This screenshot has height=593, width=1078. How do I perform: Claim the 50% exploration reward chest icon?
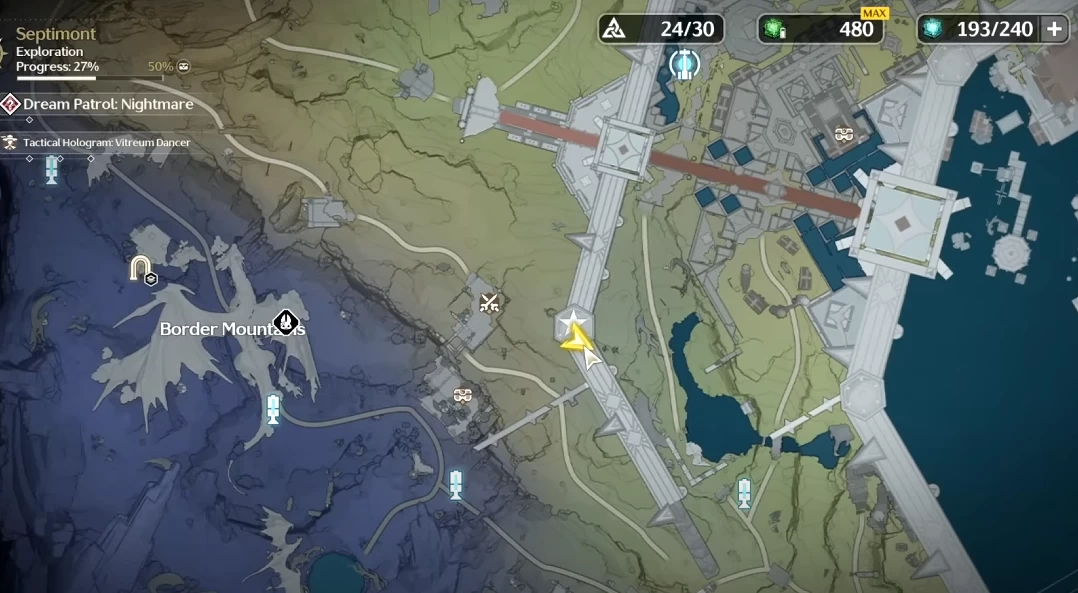click(x=183, y=67)
